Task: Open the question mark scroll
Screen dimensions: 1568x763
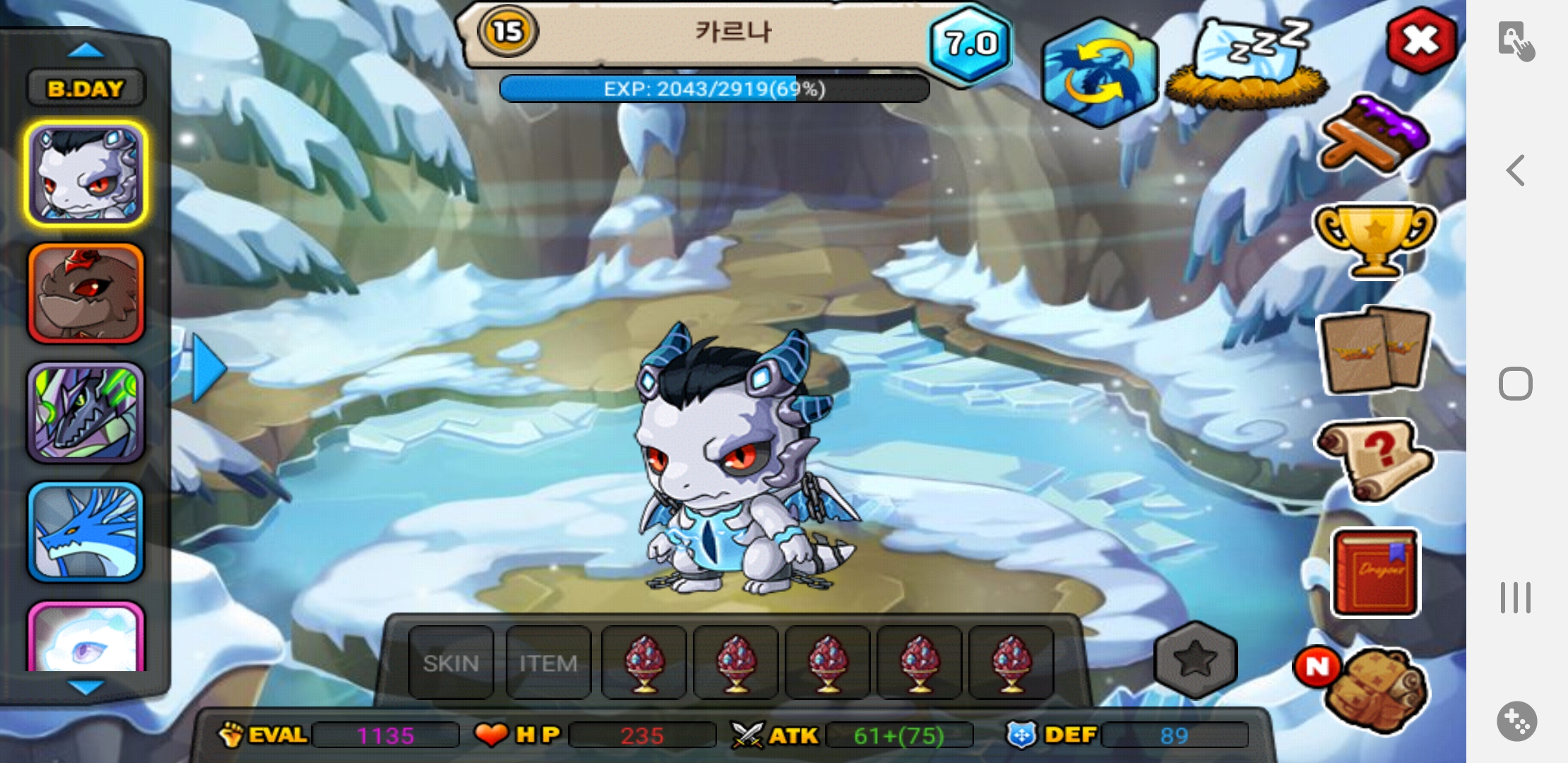Action: coord(1374,459)
